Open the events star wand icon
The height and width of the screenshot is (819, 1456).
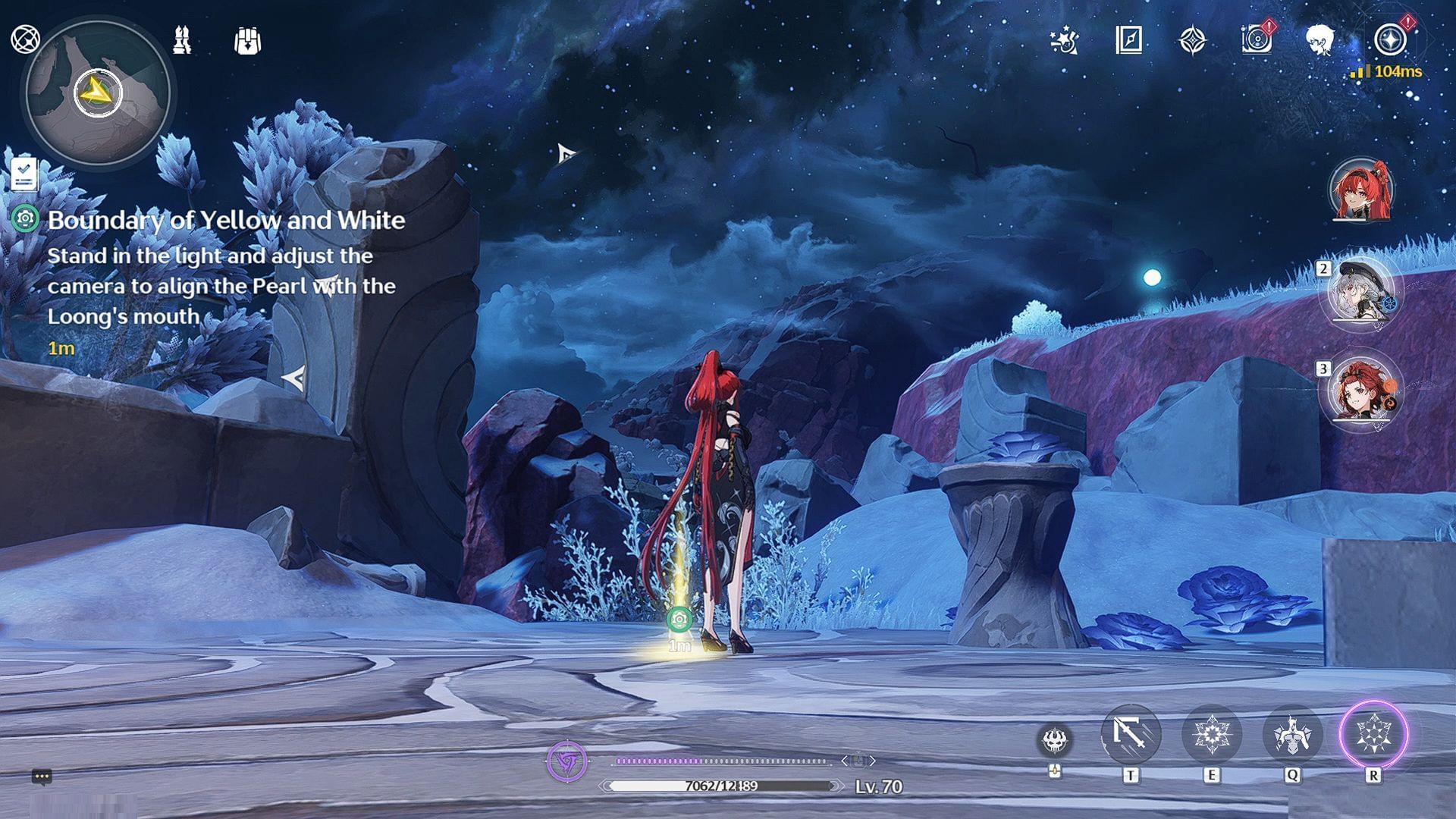(1065, 40)
